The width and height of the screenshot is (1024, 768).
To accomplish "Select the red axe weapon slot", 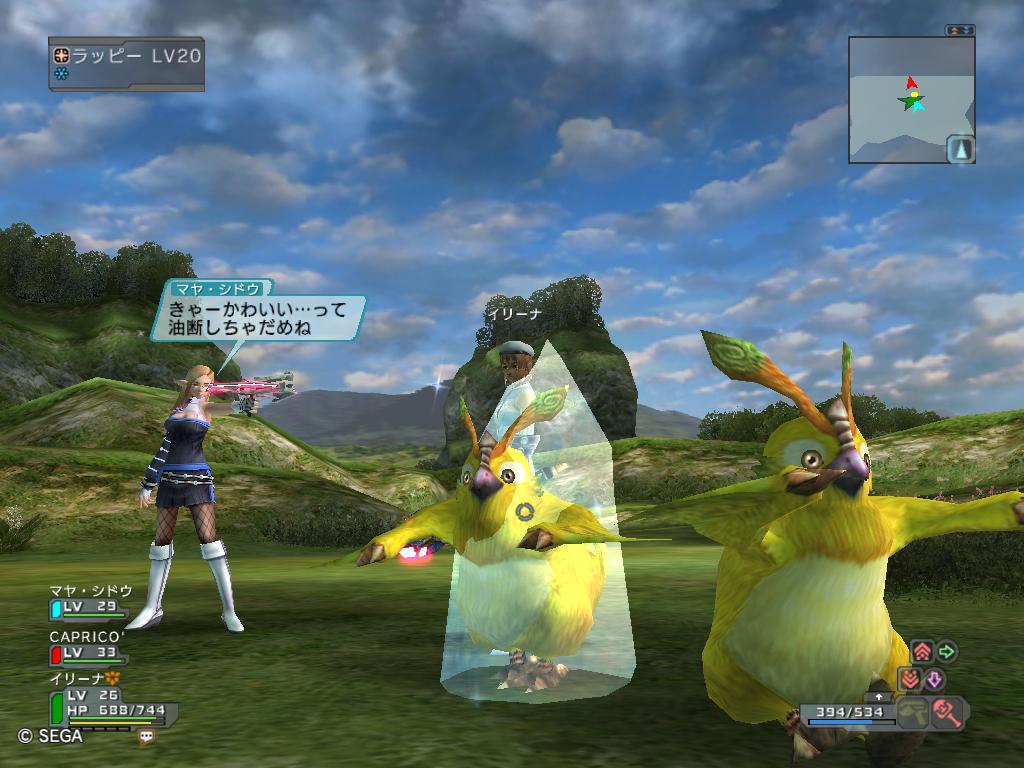I will [x=947, y=713].
